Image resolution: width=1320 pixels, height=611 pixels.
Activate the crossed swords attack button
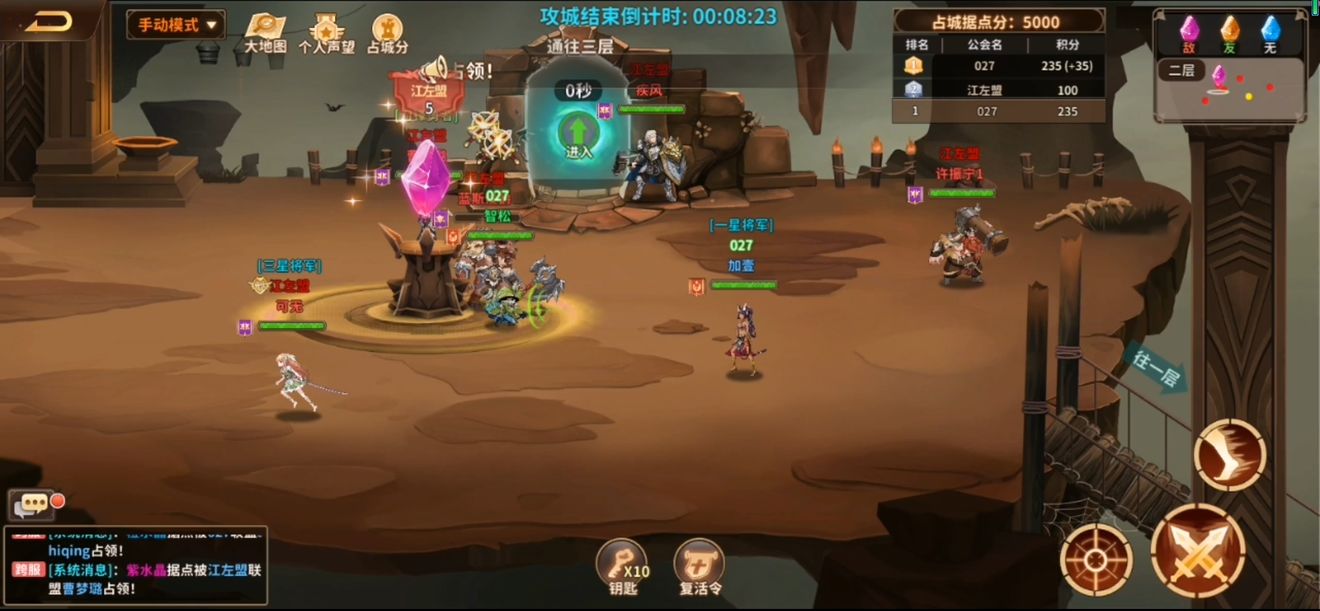point(1198,551)
